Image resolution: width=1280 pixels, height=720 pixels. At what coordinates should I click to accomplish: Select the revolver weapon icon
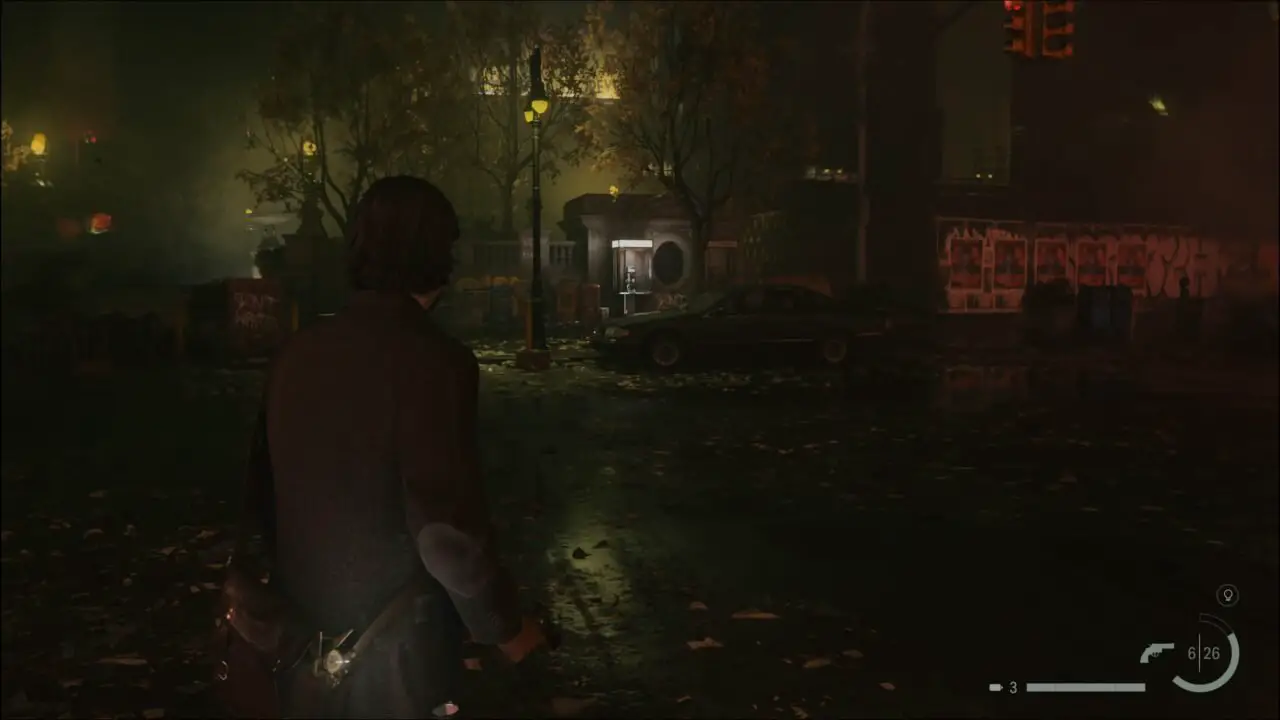pyautogui.click(x=1159, y=650)
